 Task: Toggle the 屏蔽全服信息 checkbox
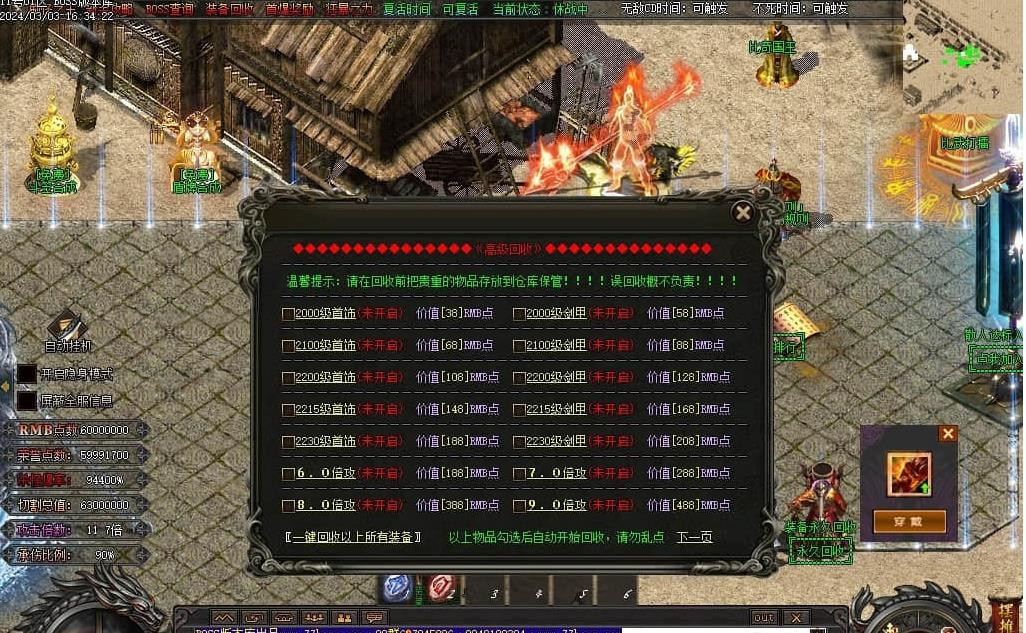pos(26,400)
